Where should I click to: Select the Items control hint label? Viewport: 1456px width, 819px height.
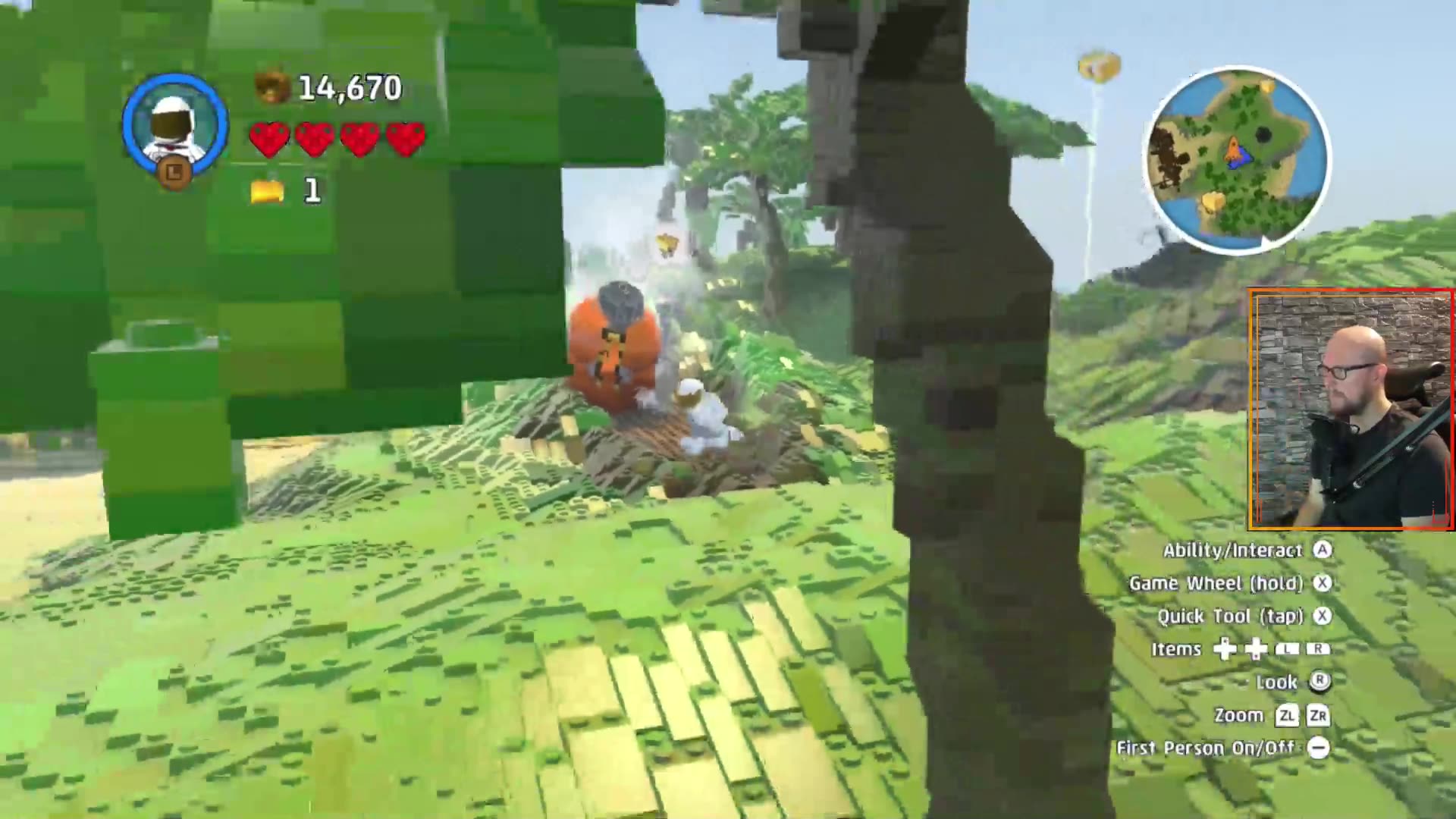pos(1175,649)
